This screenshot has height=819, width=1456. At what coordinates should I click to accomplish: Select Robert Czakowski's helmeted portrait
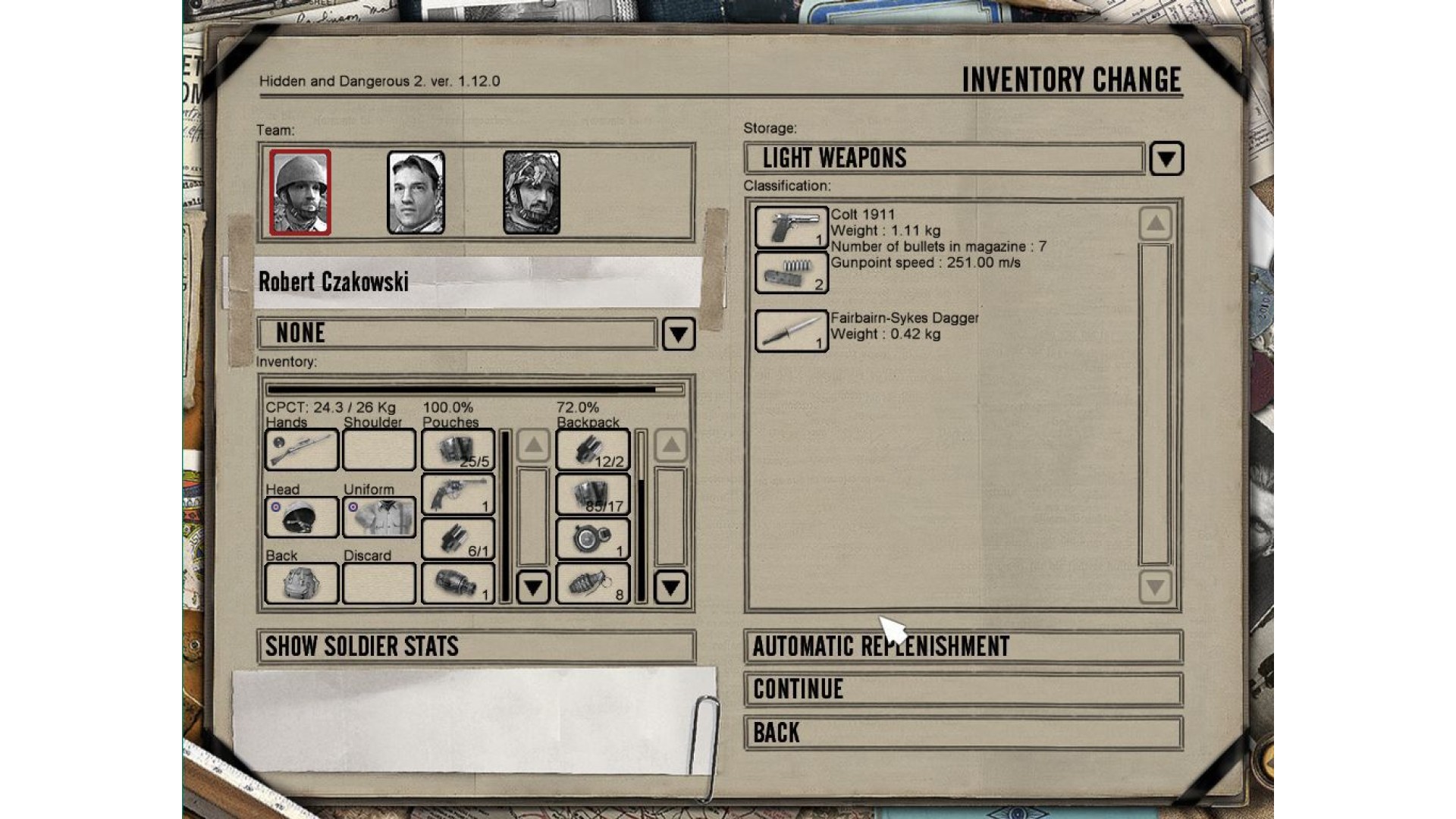tap(300, 192)
